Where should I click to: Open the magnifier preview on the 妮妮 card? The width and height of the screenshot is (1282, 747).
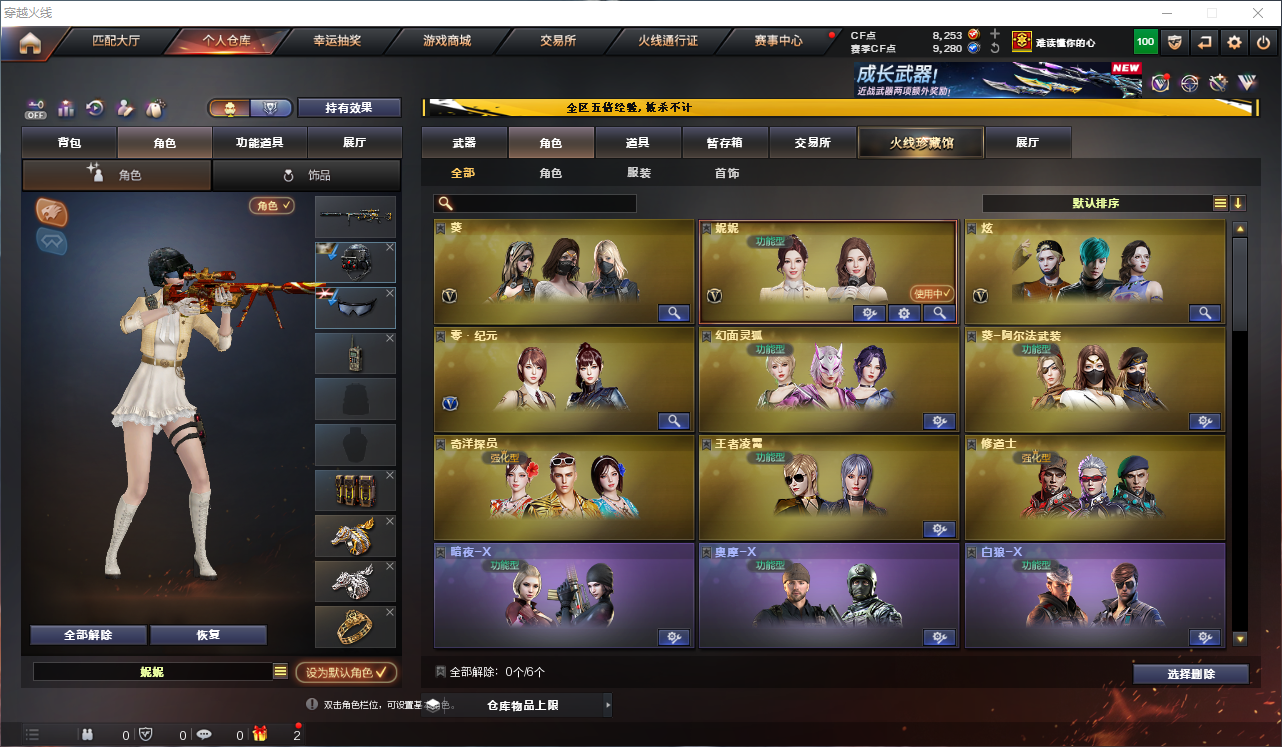938,313
